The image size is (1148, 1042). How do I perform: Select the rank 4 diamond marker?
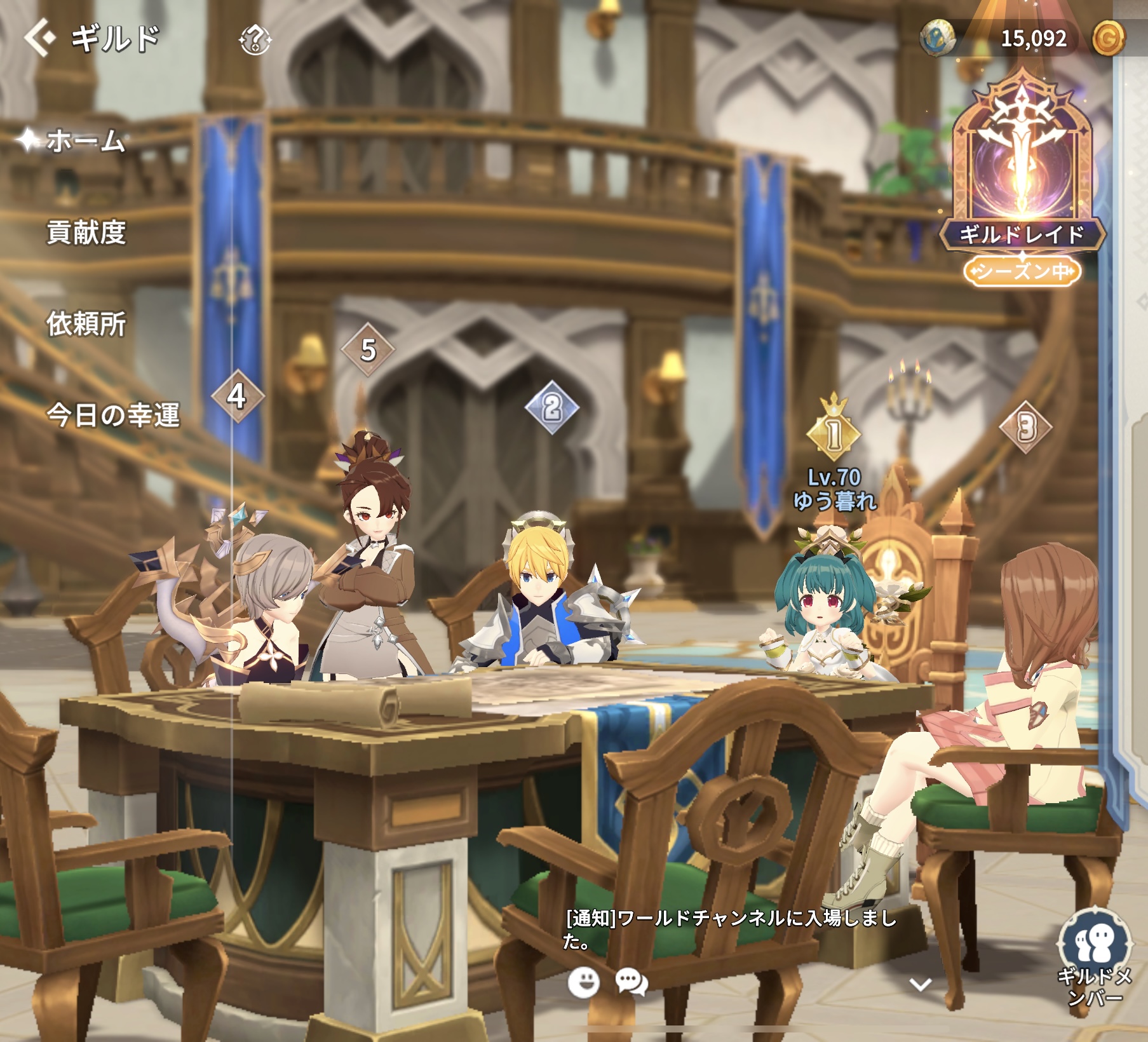tap(238, 396)
